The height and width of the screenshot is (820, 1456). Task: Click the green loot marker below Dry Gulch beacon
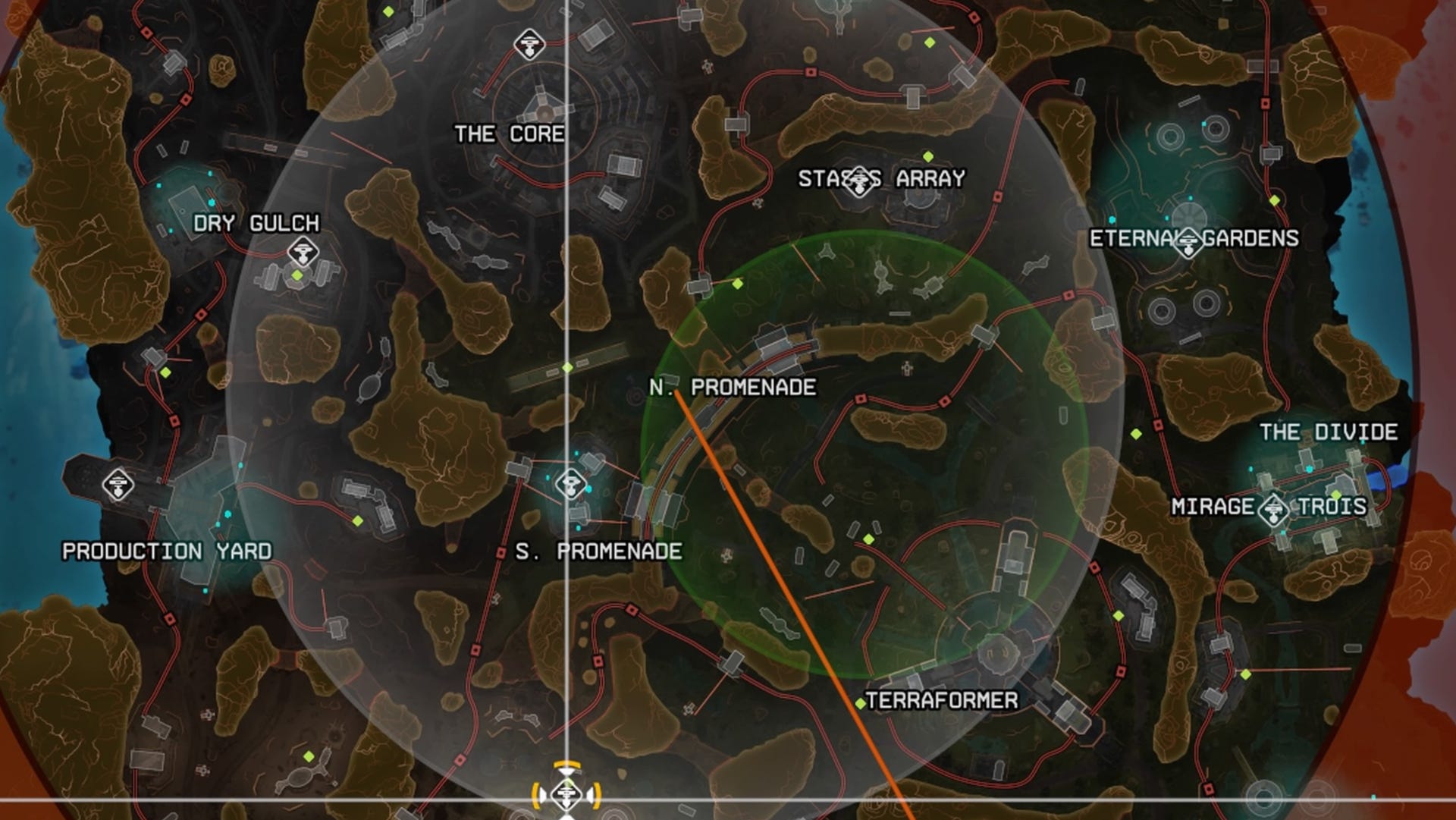click(297, 276)
